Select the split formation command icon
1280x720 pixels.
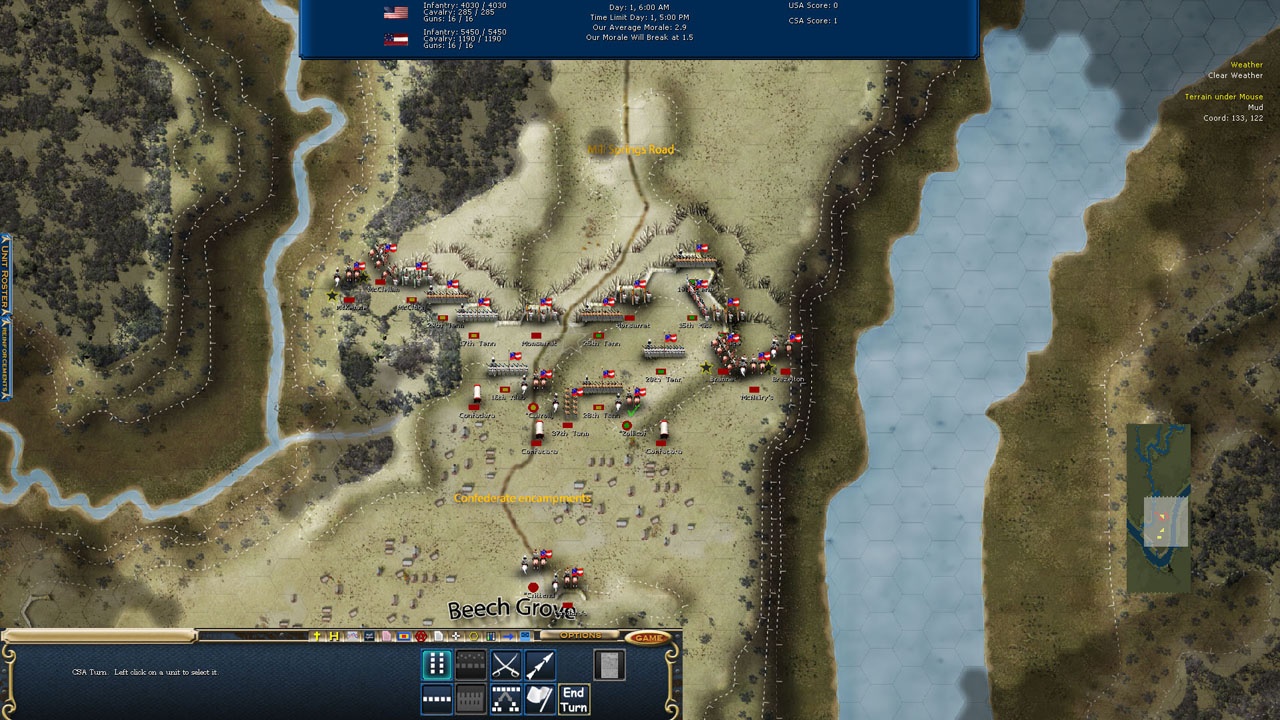click(505, 699)
